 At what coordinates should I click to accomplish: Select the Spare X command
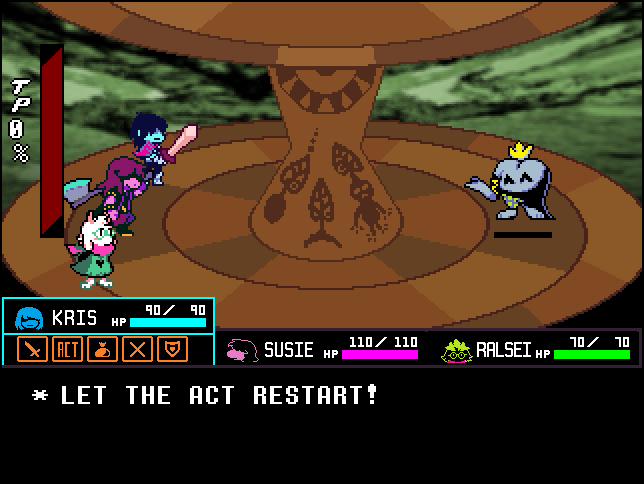pos(137,349)
